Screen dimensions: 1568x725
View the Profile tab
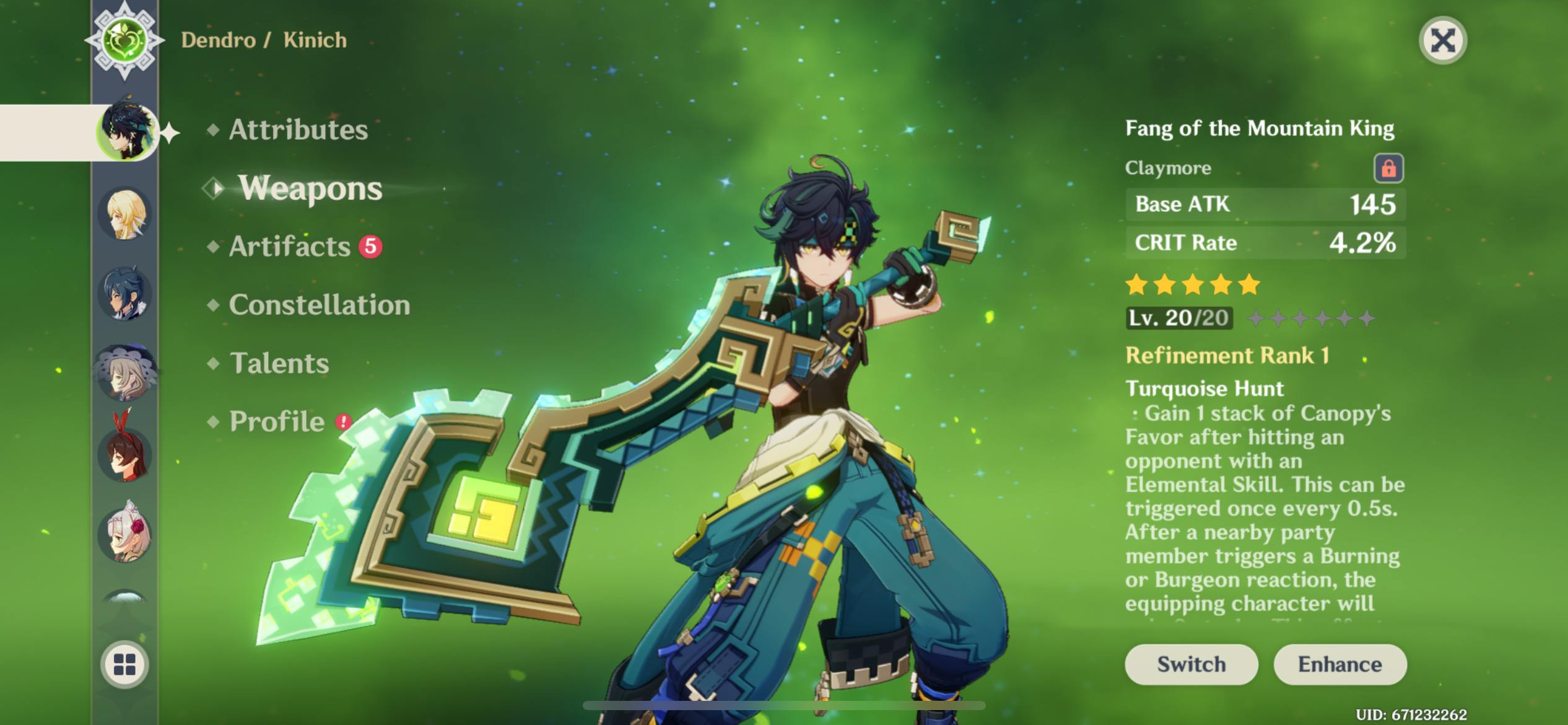pos(277,421)
